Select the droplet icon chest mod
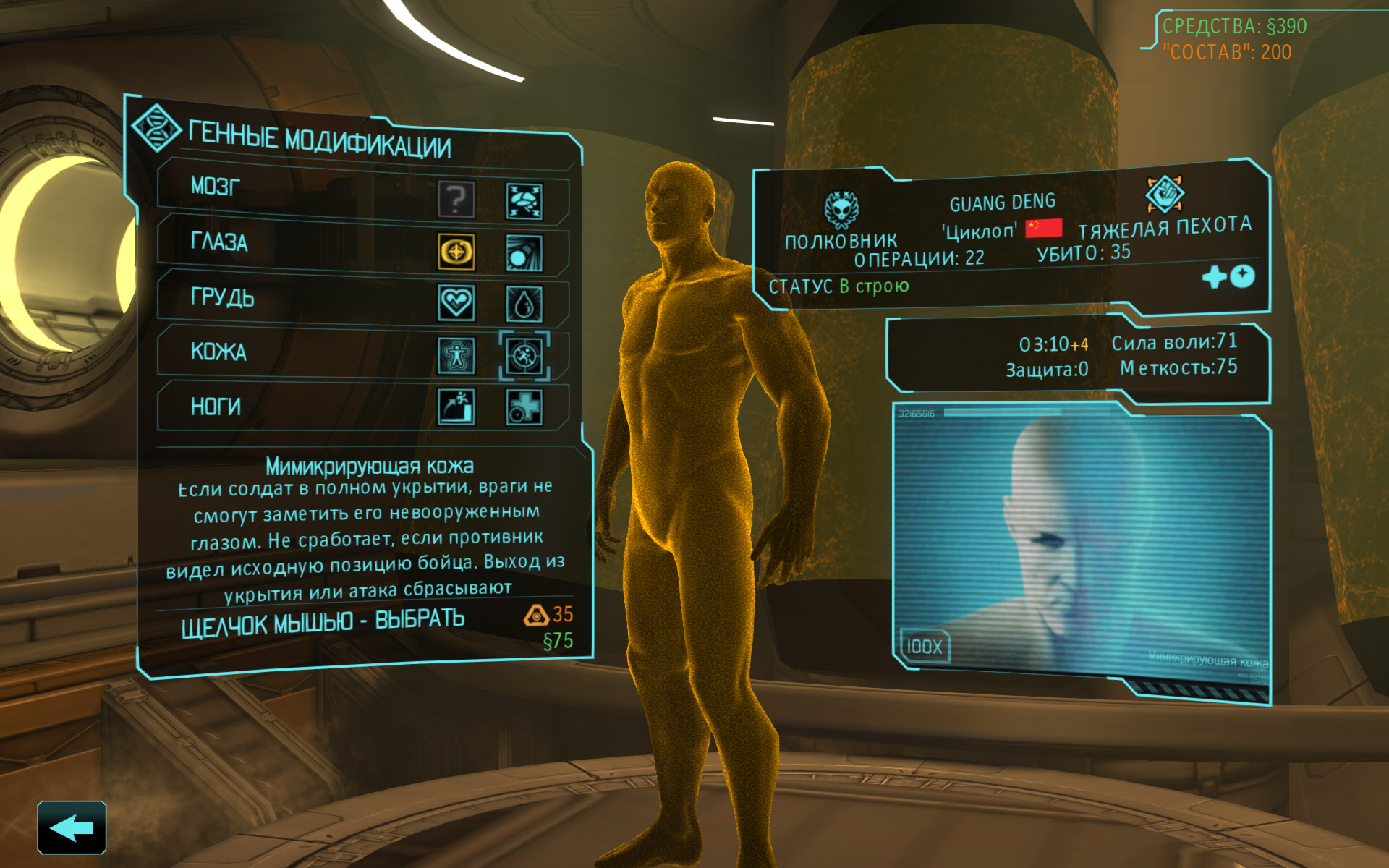 click(524, 304)
